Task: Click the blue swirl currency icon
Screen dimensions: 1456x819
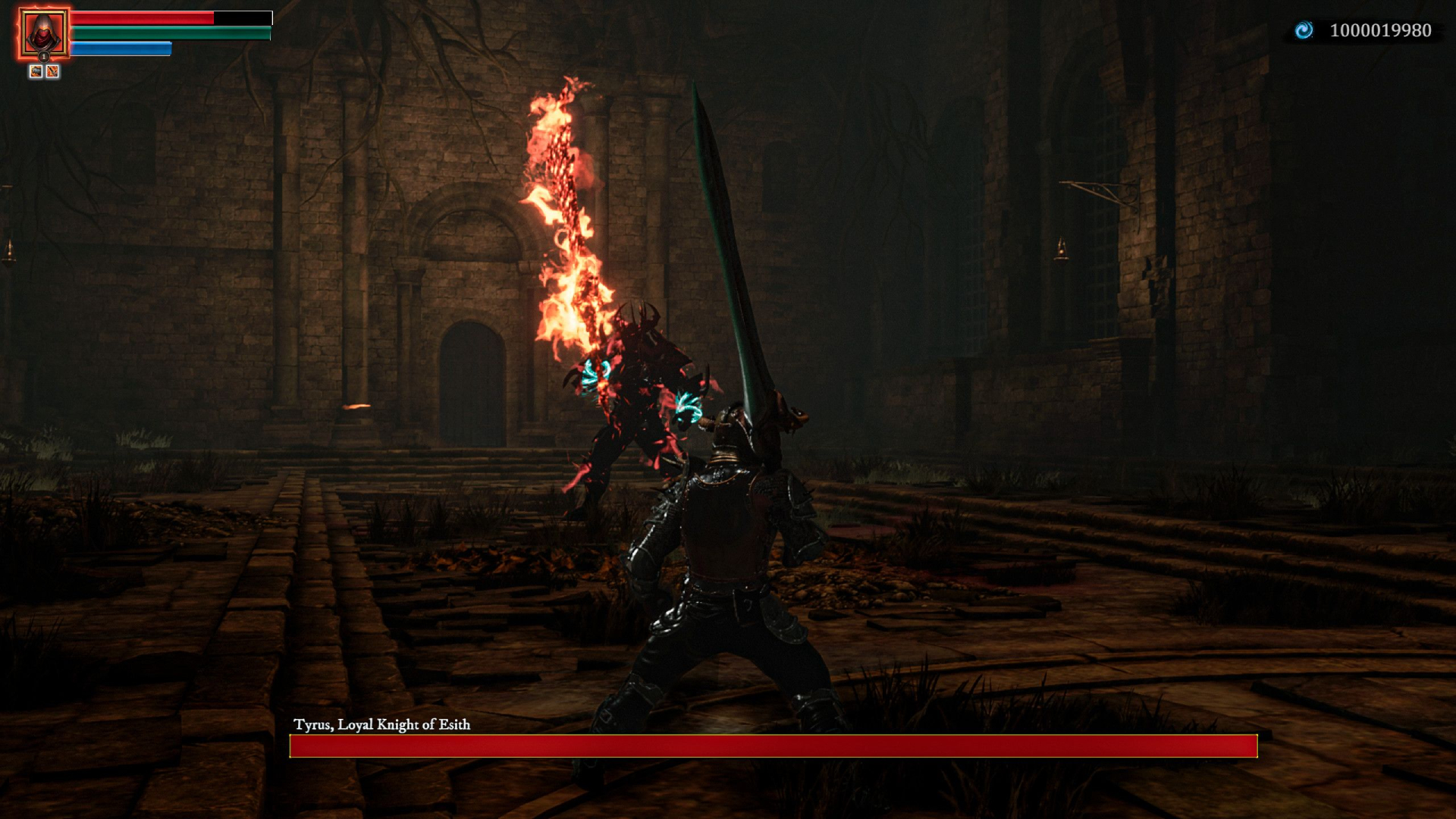Action: pyautogui.click(x=1304, y=30)
